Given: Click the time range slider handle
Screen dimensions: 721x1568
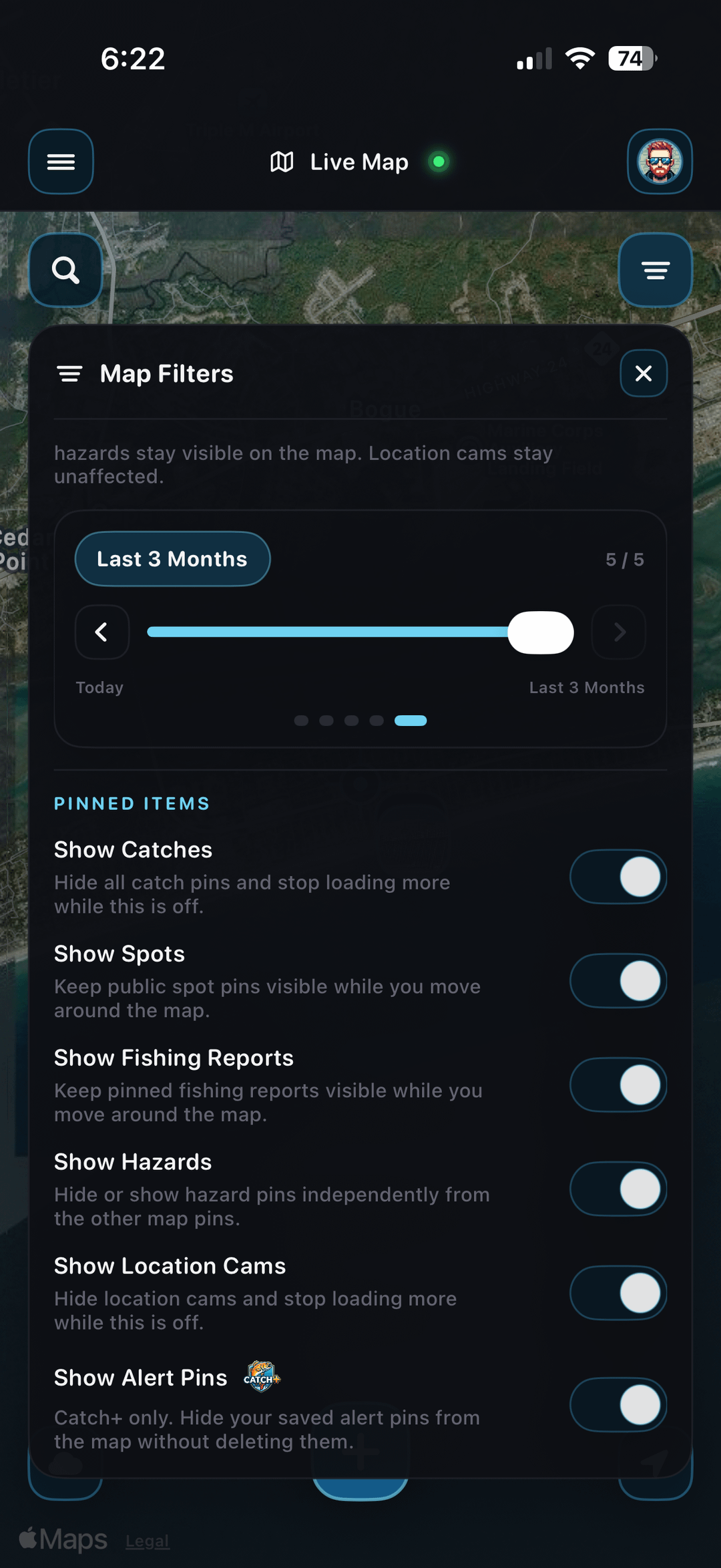Looking at the screenshot, I should [540, 632].
